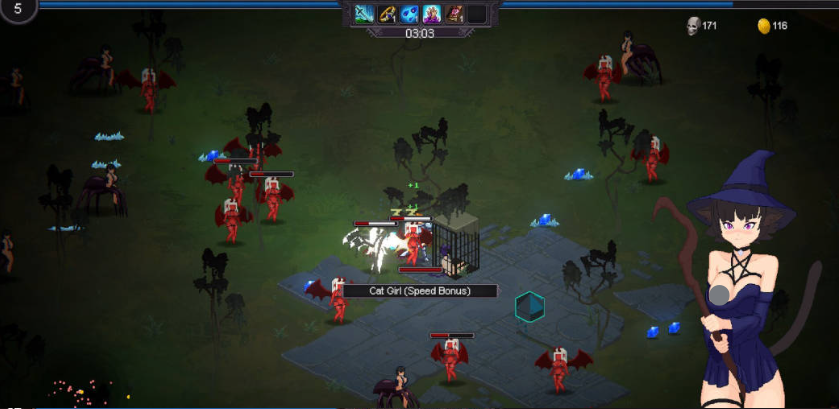
Task: Select the sword skill icon
Action: click(x=364, y=14)
